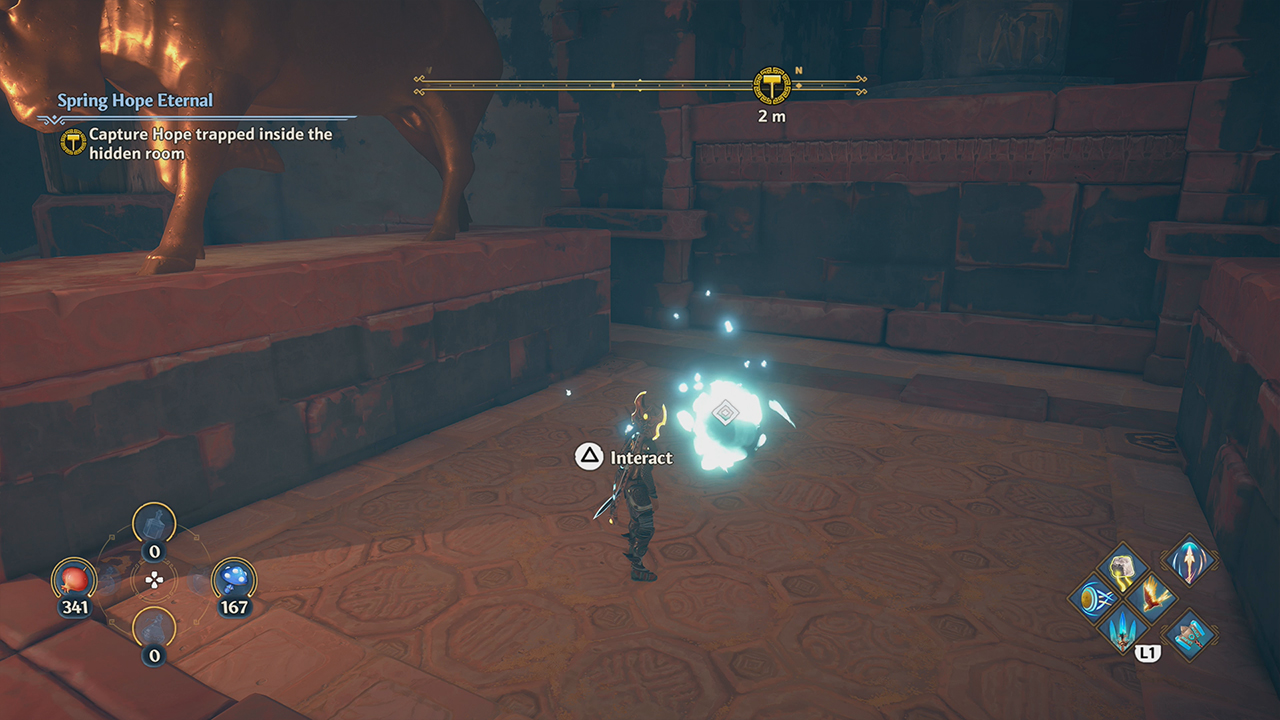
Task: Activate the boulder lightning ability
Action: pos(1122,567)
